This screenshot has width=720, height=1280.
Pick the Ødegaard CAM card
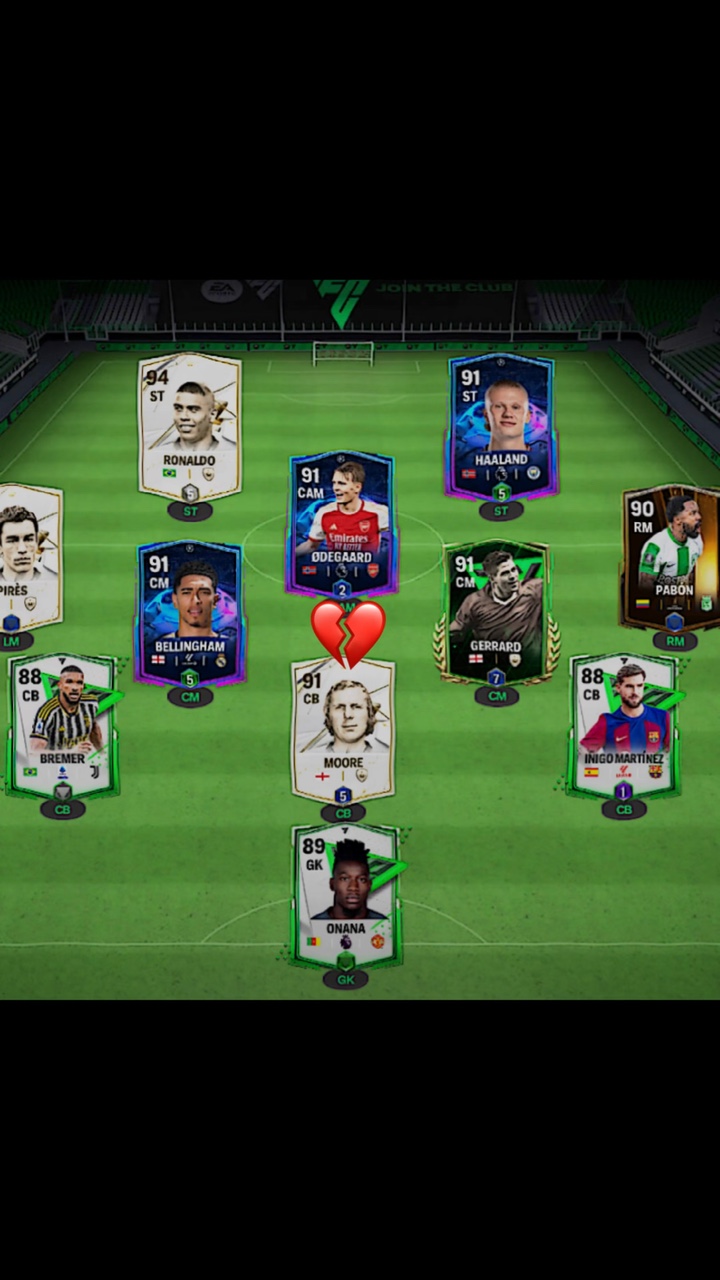click(x=342, y=522)
